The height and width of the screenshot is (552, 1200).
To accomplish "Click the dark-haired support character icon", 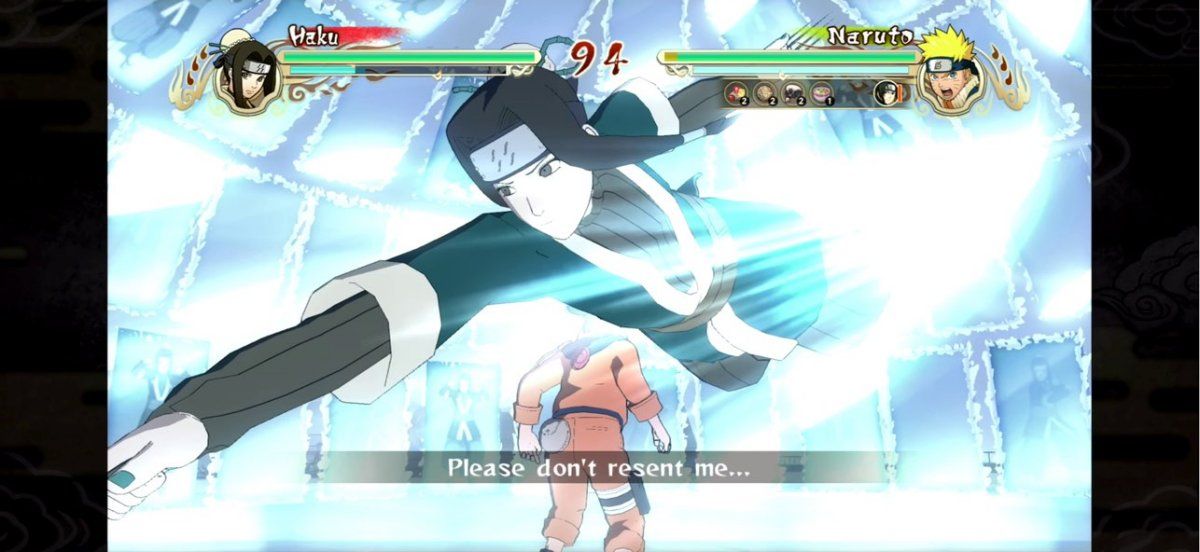I will point(886,93).
